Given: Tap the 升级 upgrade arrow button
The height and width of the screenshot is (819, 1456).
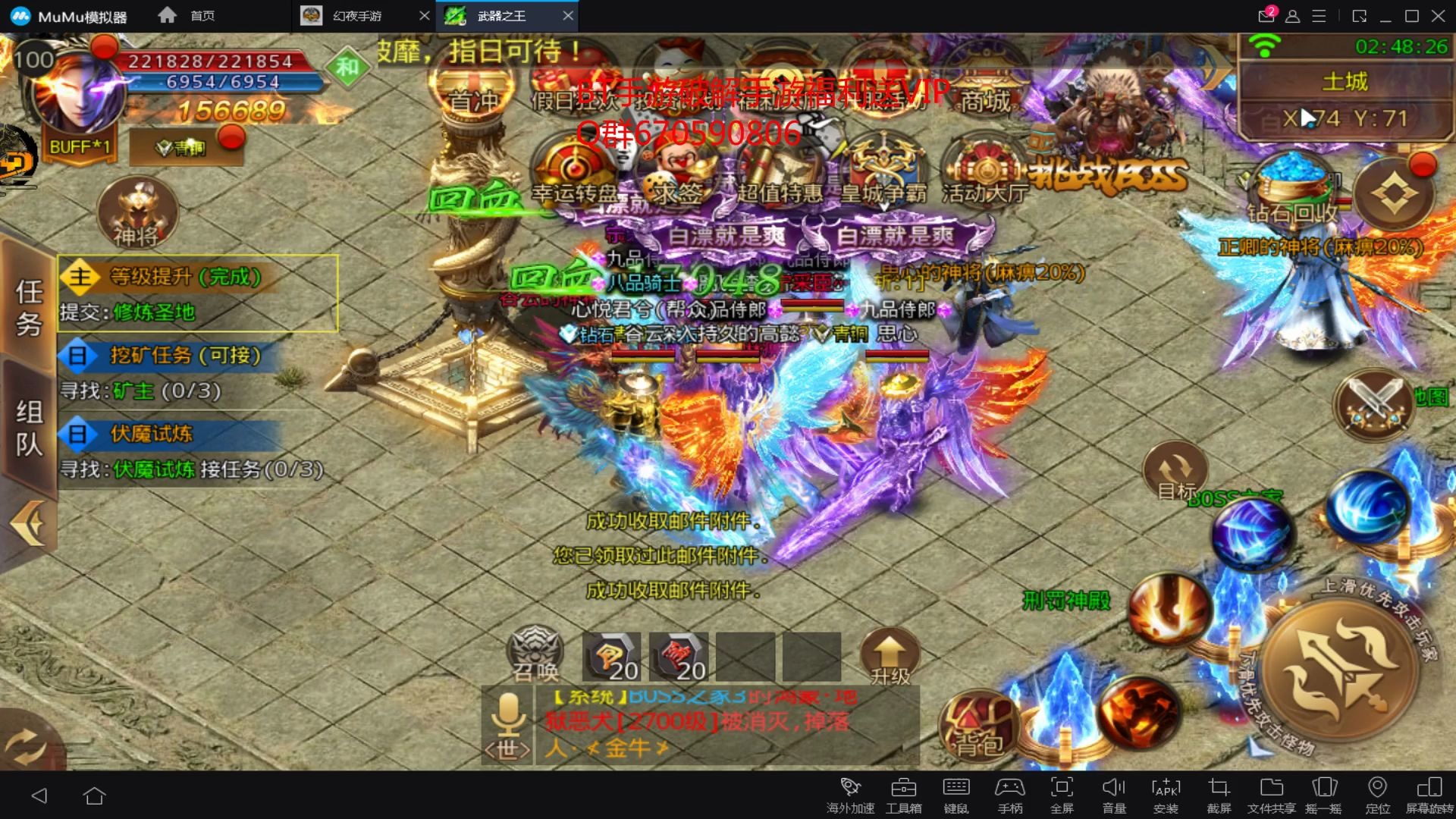Looking at the screenshot, I should [x=890, y=655].
